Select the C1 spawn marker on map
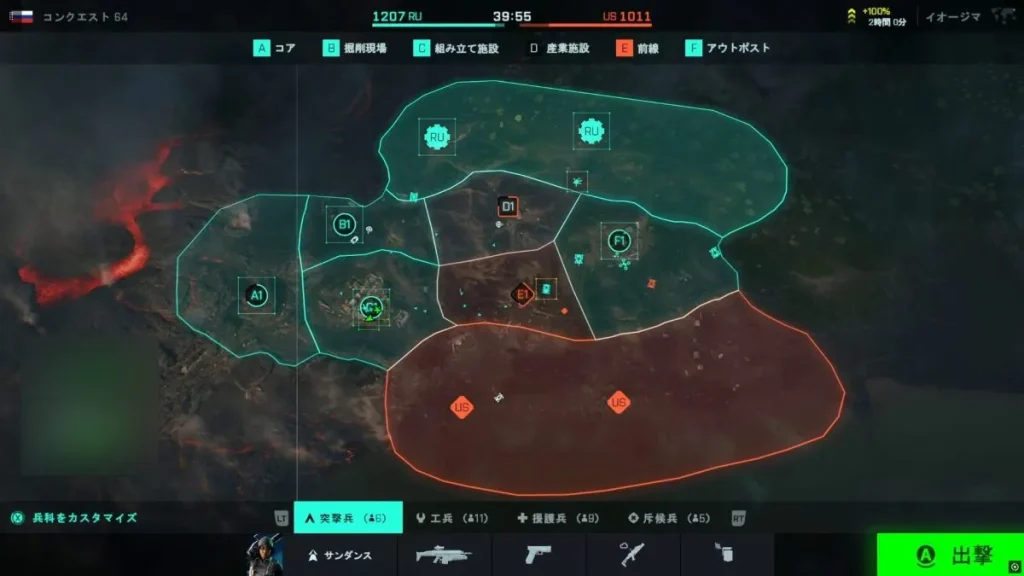The image size is (1024, 576). (371, 307)
